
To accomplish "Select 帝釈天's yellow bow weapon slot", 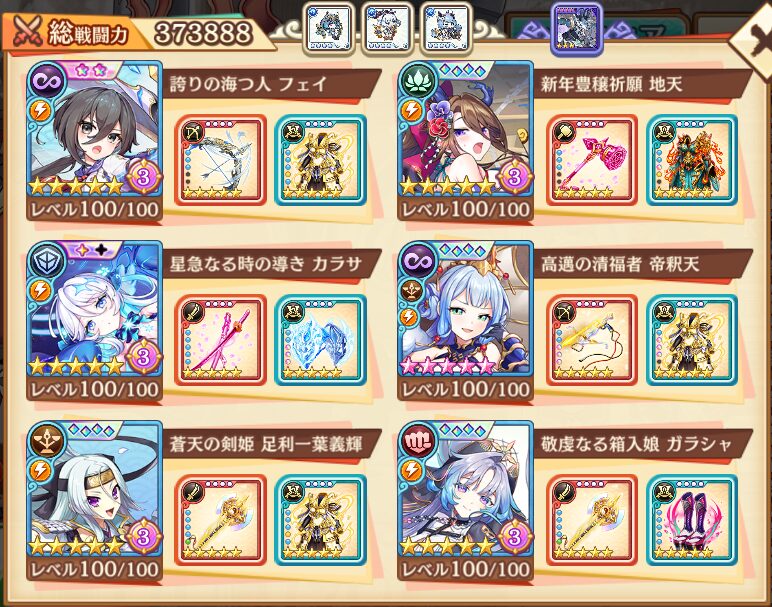I will 592,340.
